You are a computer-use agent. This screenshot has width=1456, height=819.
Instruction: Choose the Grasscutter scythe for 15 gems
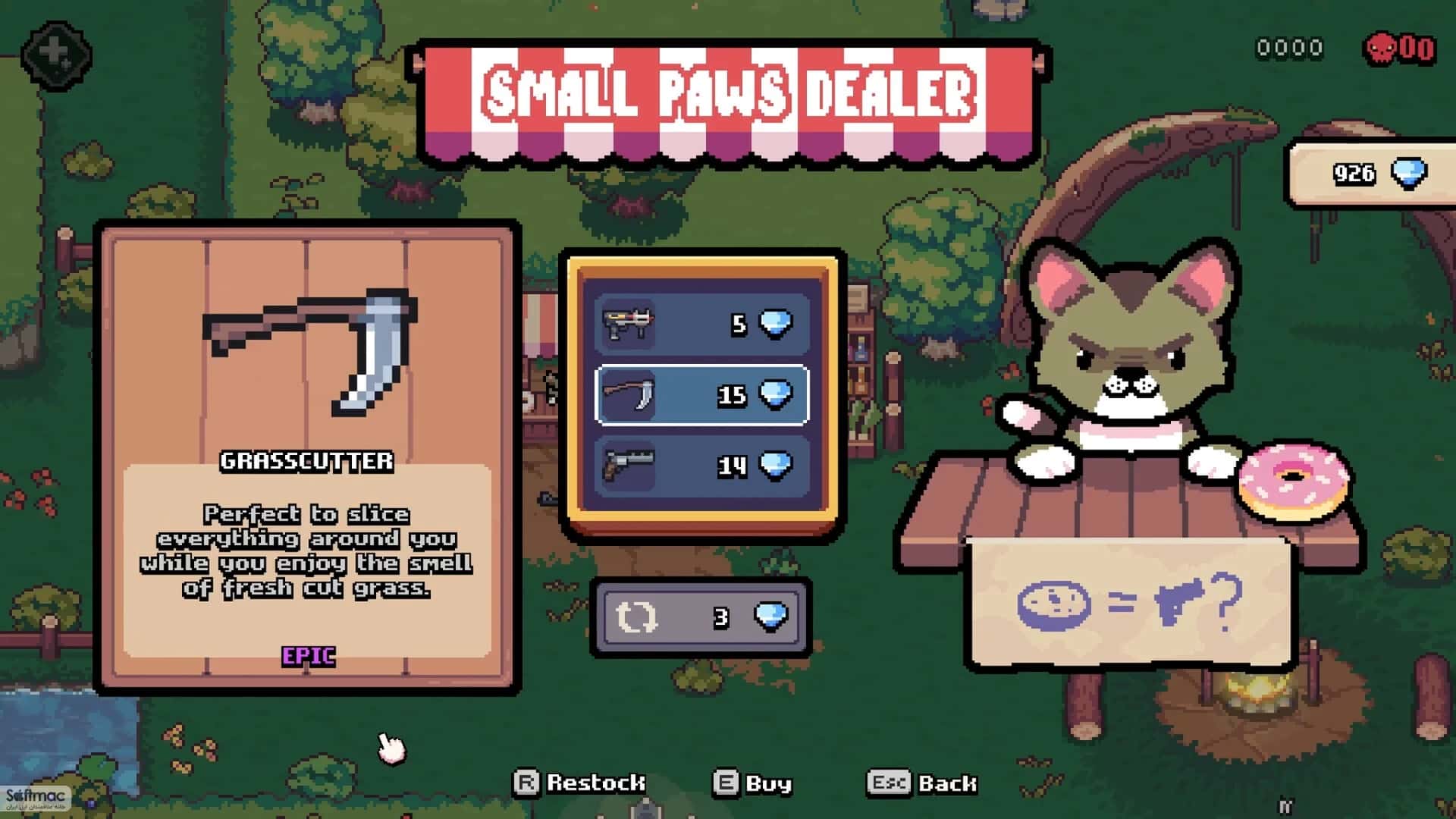point(701,395)
